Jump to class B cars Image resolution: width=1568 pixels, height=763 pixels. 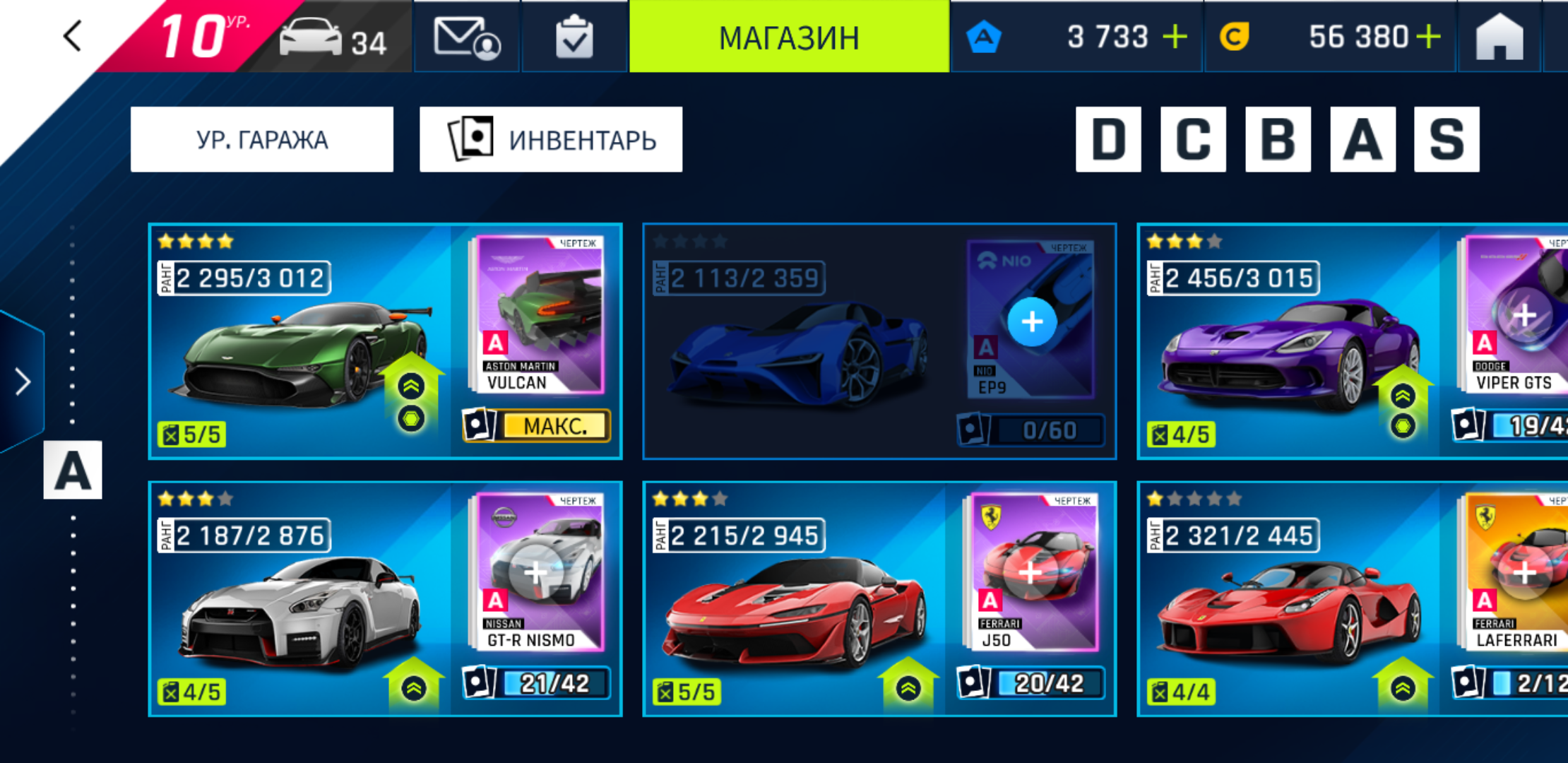pyautogui.click(x=1278, y=140)
